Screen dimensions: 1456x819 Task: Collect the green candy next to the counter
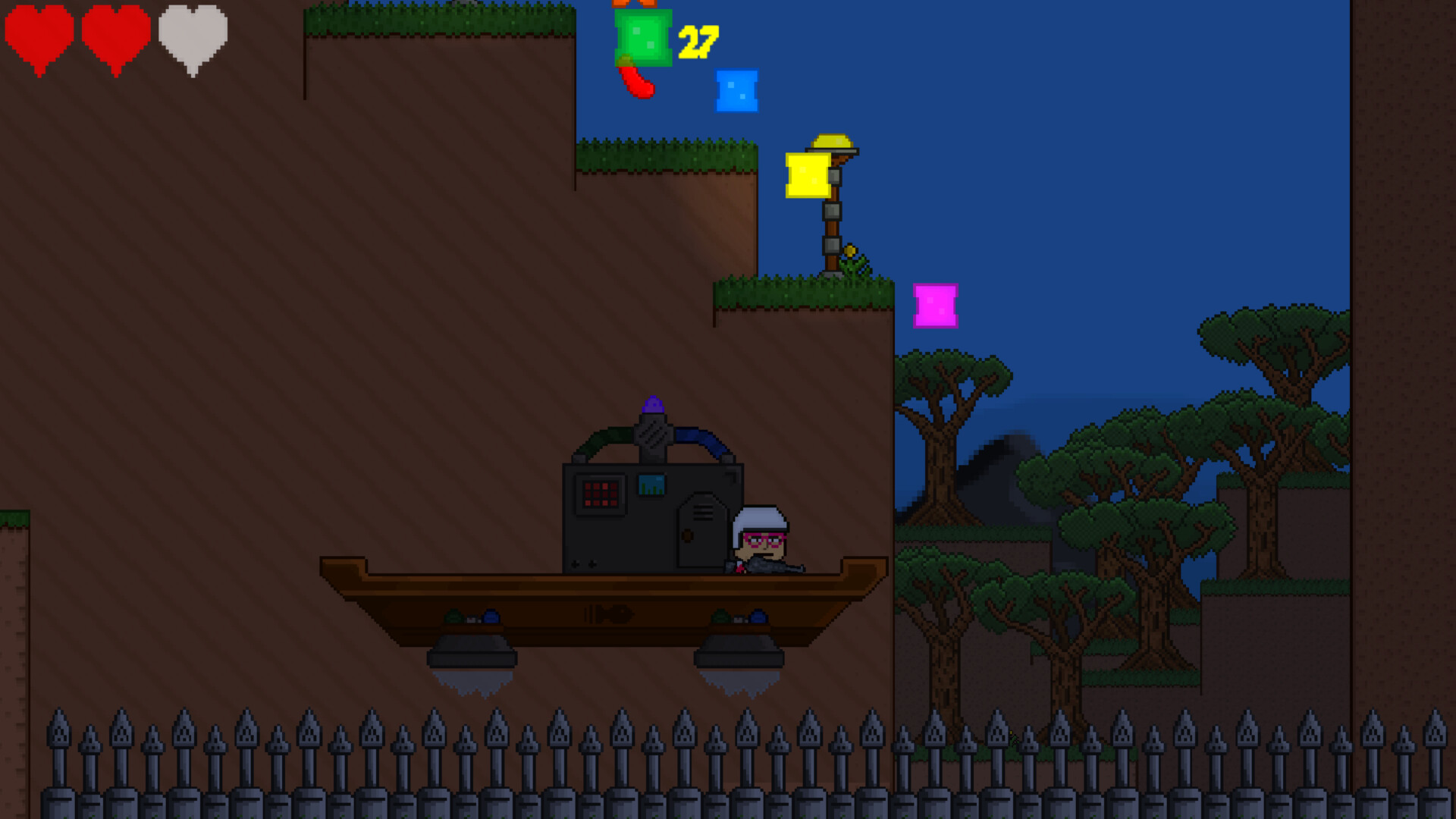click(644, 37)
